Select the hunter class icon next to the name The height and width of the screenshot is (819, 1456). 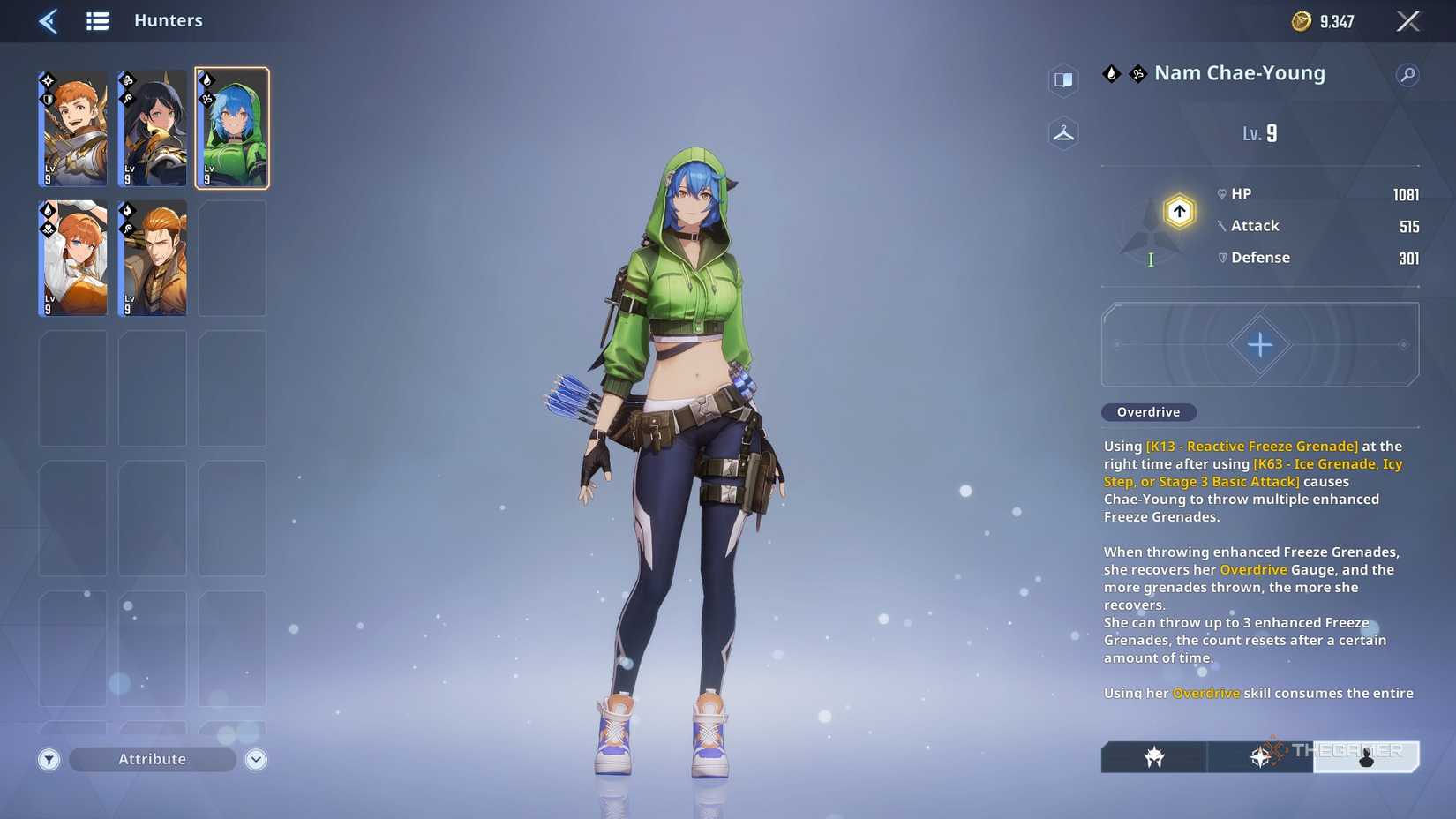(x=1135, y=74)
